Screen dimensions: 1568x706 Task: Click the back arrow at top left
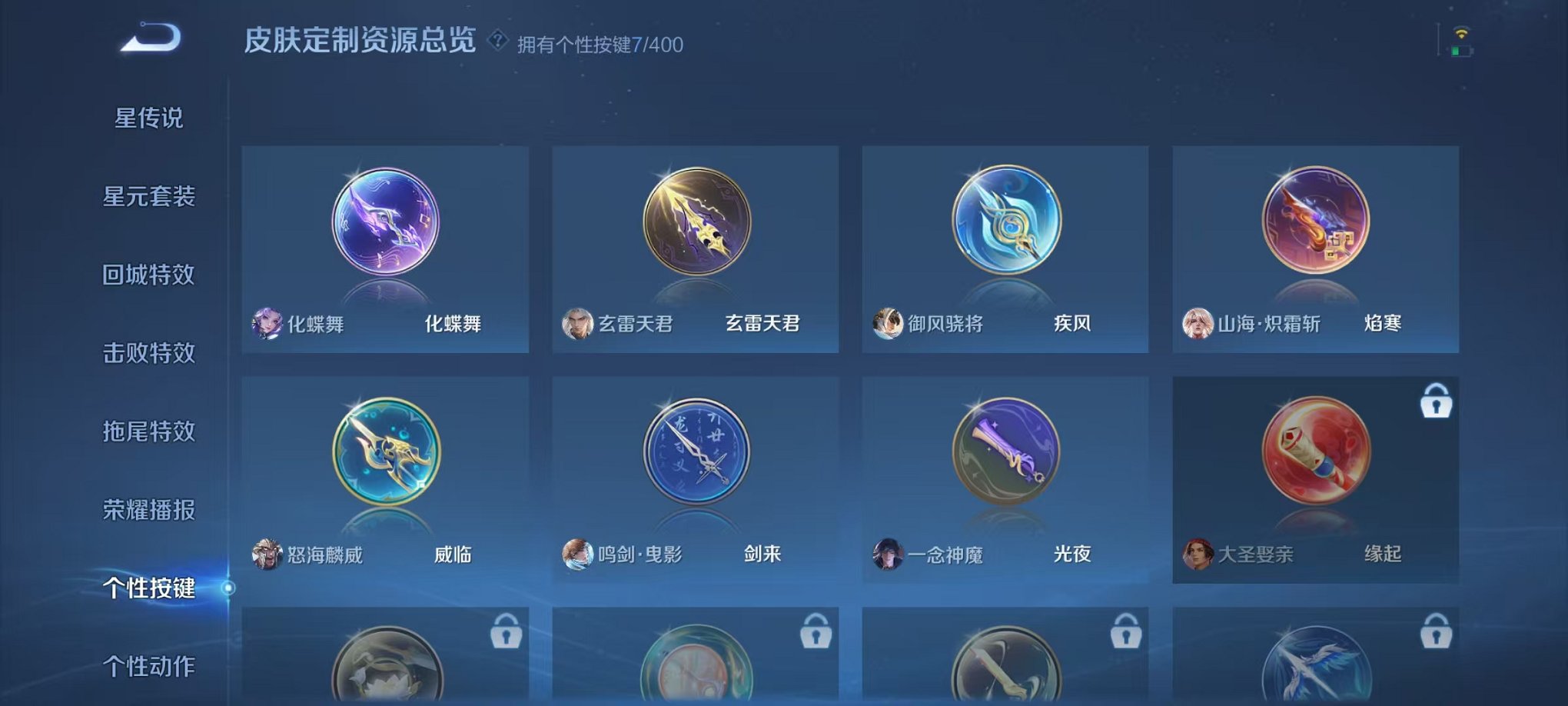151,36
